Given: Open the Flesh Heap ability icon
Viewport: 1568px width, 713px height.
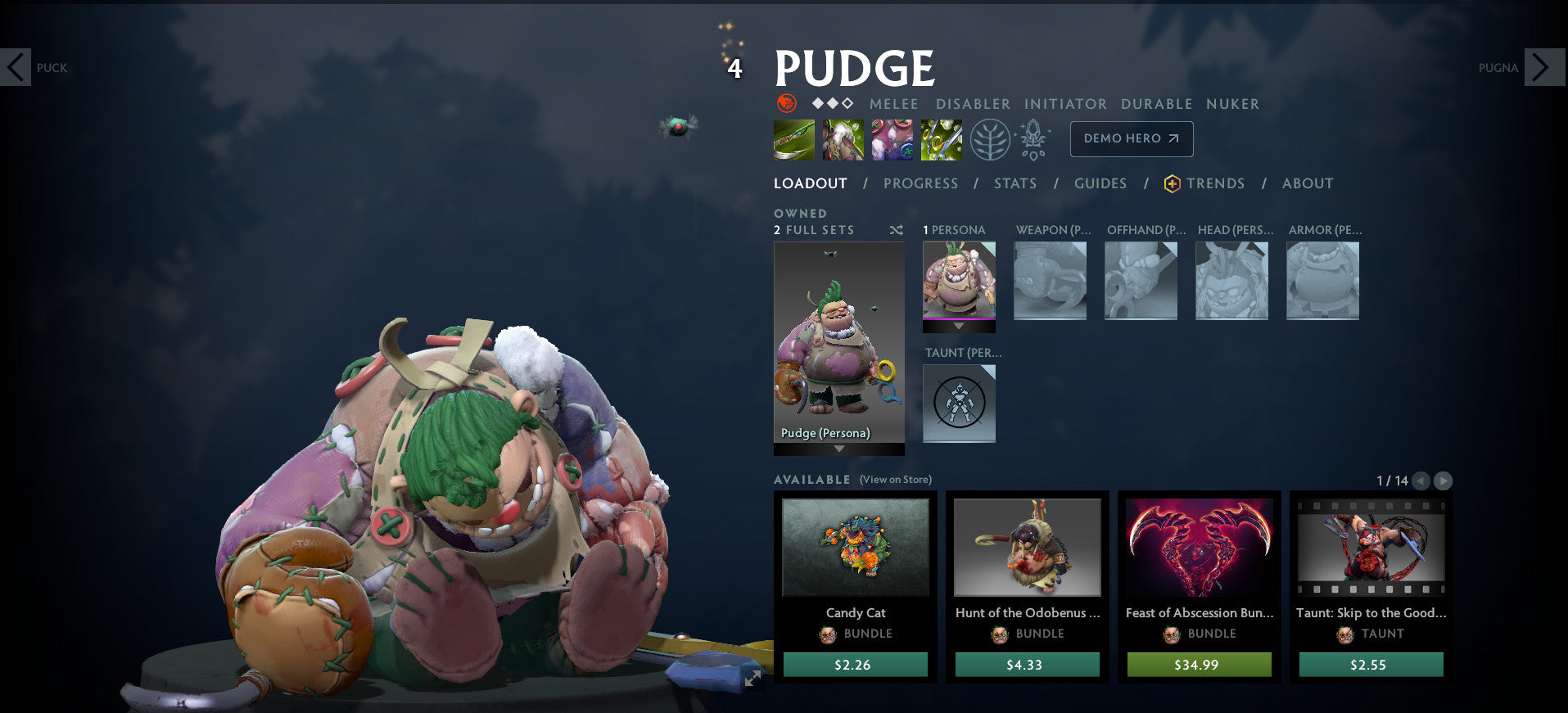Looking at the screenshot, I should (892, 139).
